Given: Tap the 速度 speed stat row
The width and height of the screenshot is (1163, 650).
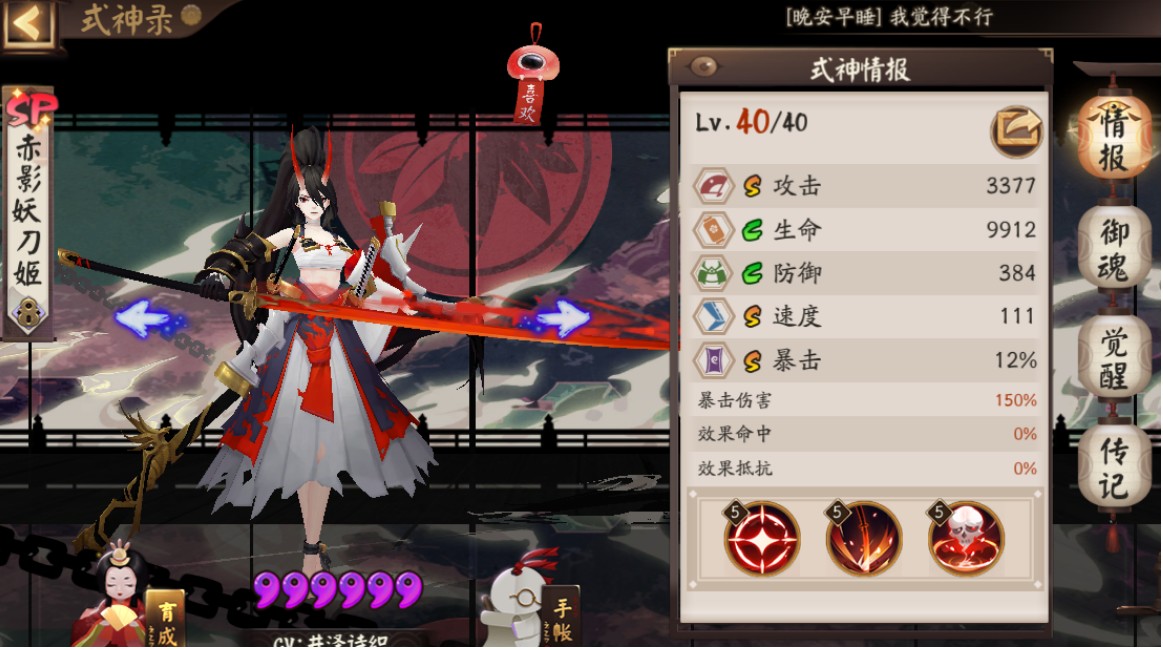Looking at the screenshot, I should click(x=864, y=317).
